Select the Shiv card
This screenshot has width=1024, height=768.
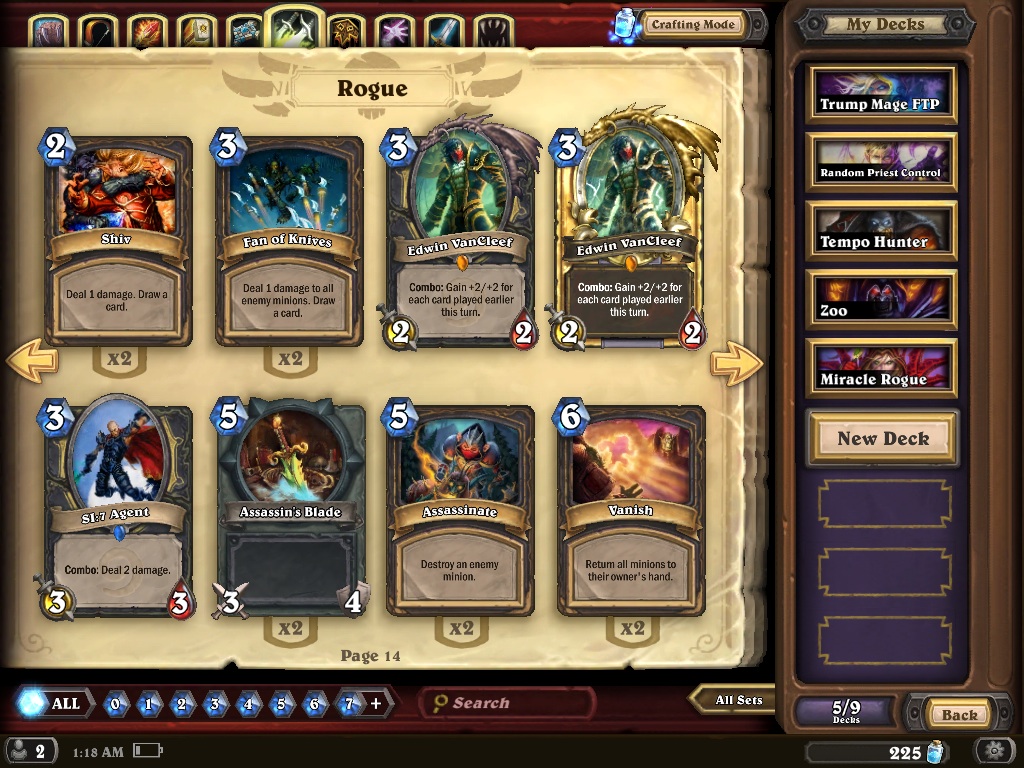[x=119, y=240]
